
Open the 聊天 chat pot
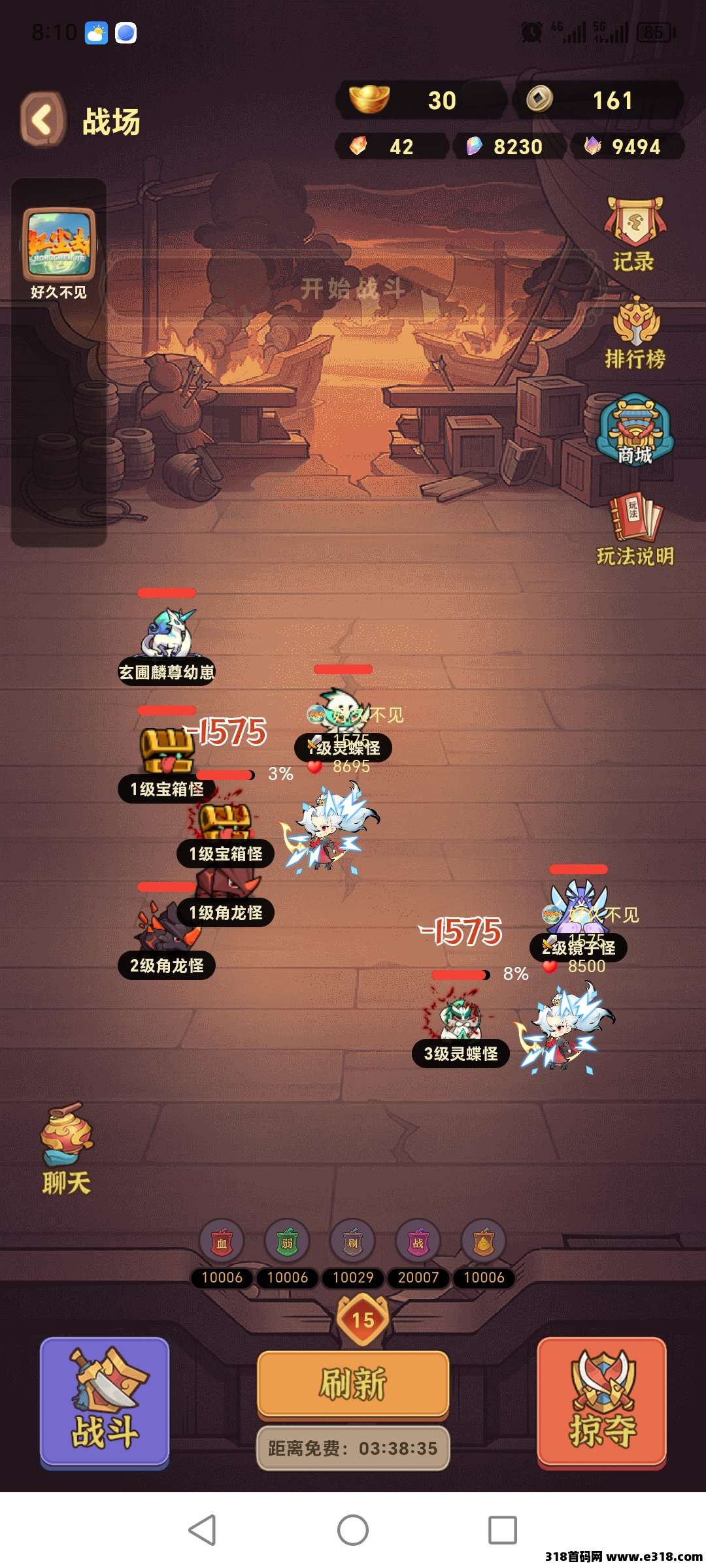(x=66, y=1147)
